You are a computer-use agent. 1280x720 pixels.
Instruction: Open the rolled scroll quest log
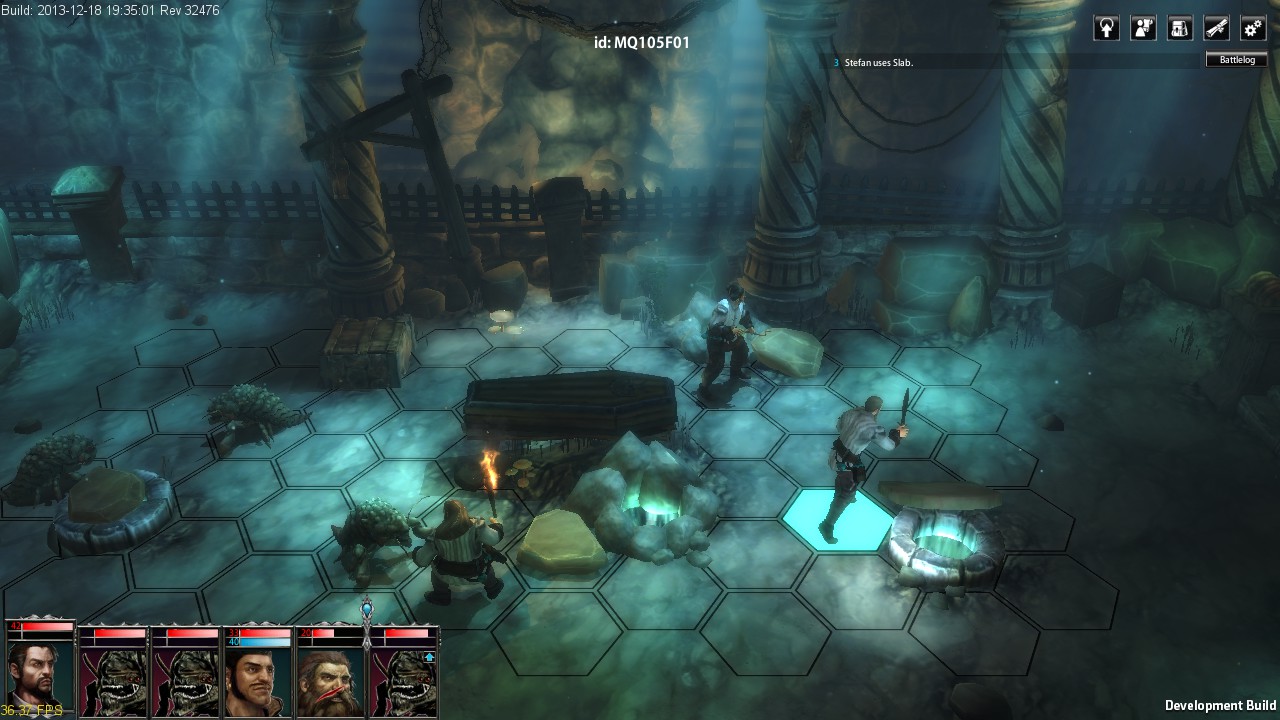[1217, 28]
